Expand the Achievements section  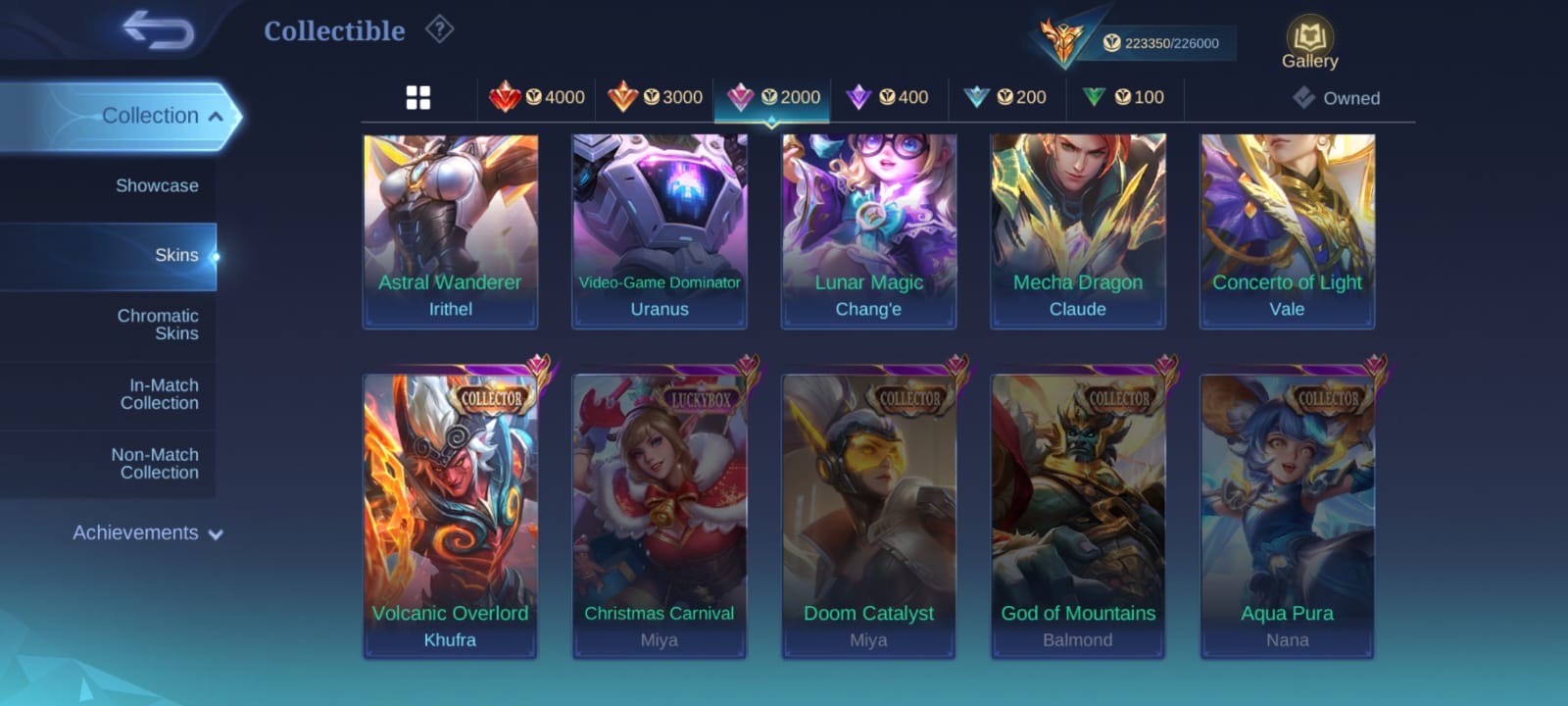click(147, 533)
